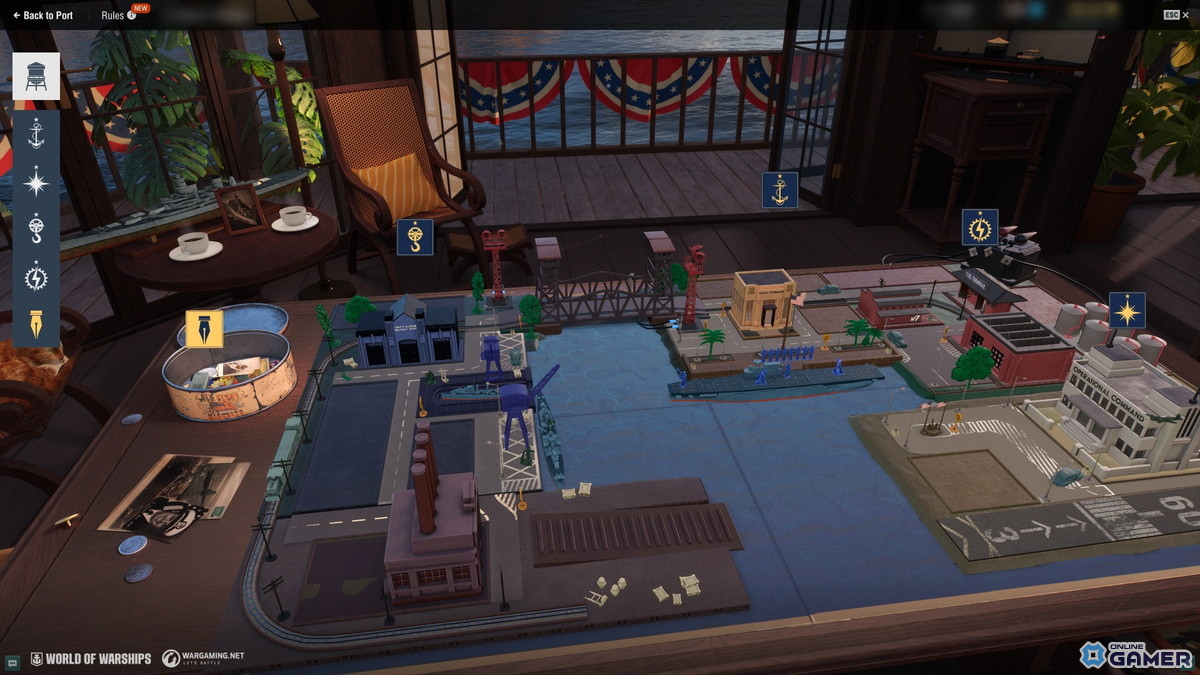Switch to the sidebar compass star tab
The width and height of the screenshot is (1200, 675).
(36, 182)
